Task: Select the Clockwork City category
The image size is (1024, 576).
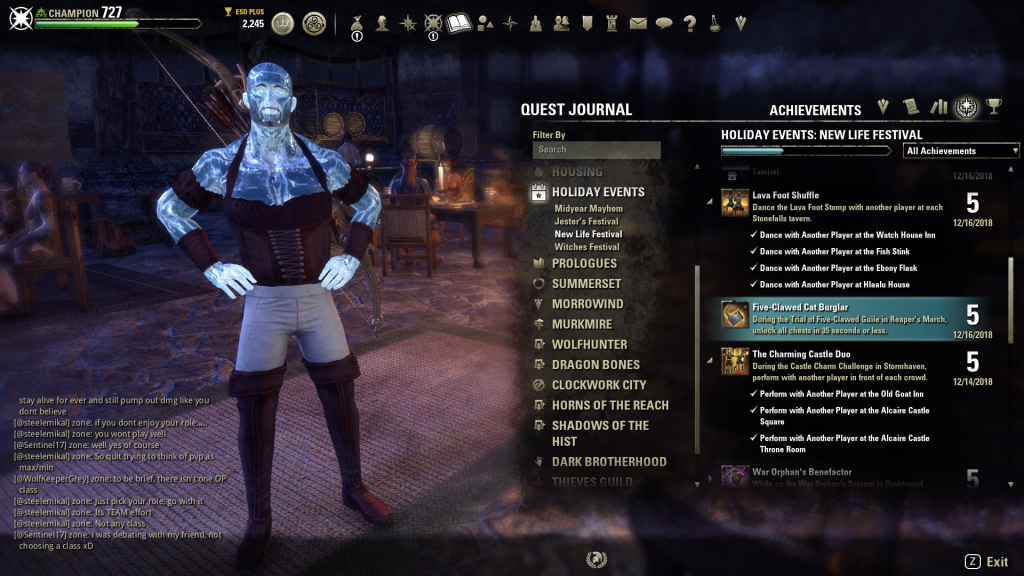Action: [598, 385]
